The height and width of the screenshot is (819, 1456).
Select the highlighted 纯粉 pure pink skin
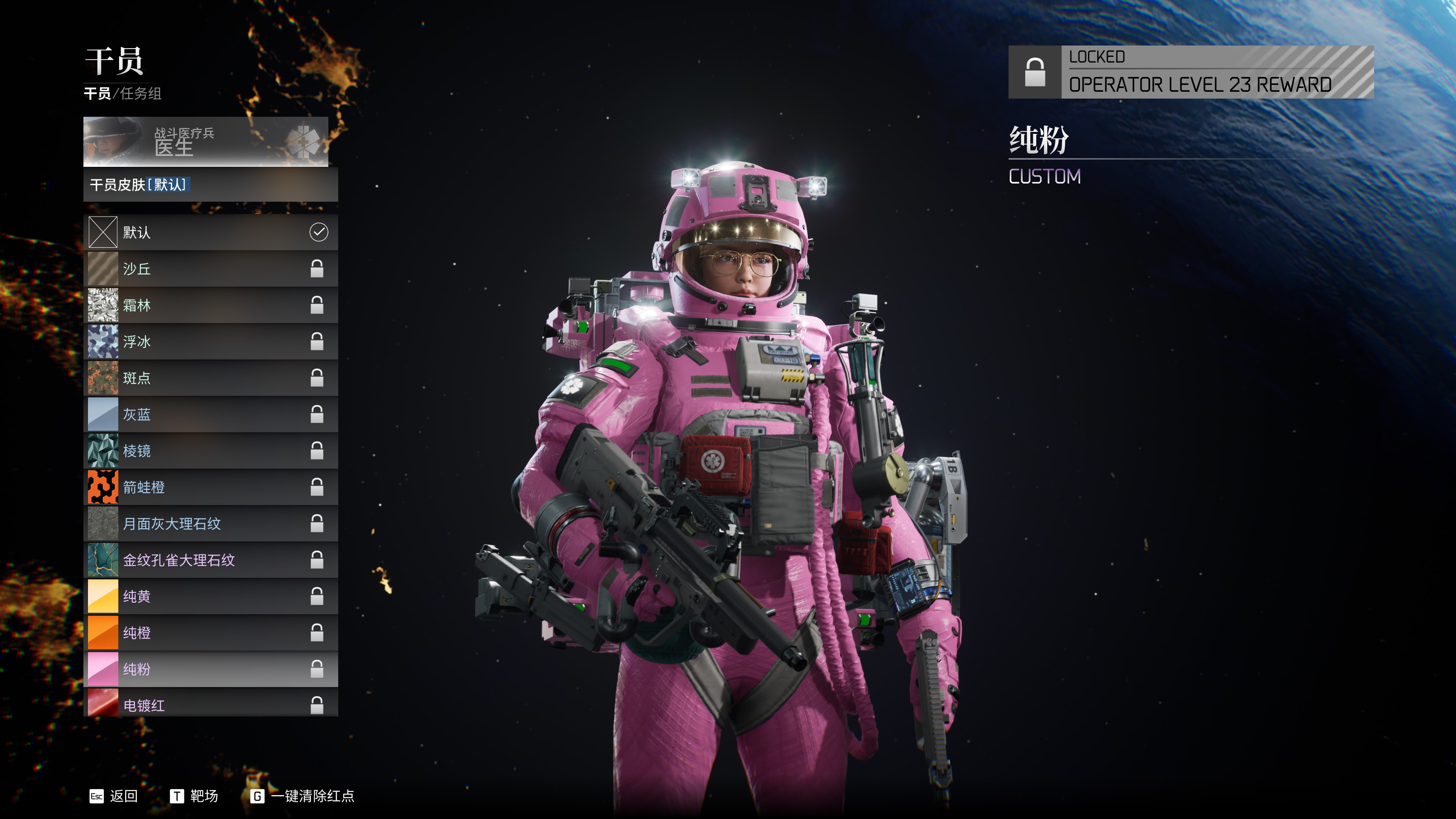tap(210, 669)
